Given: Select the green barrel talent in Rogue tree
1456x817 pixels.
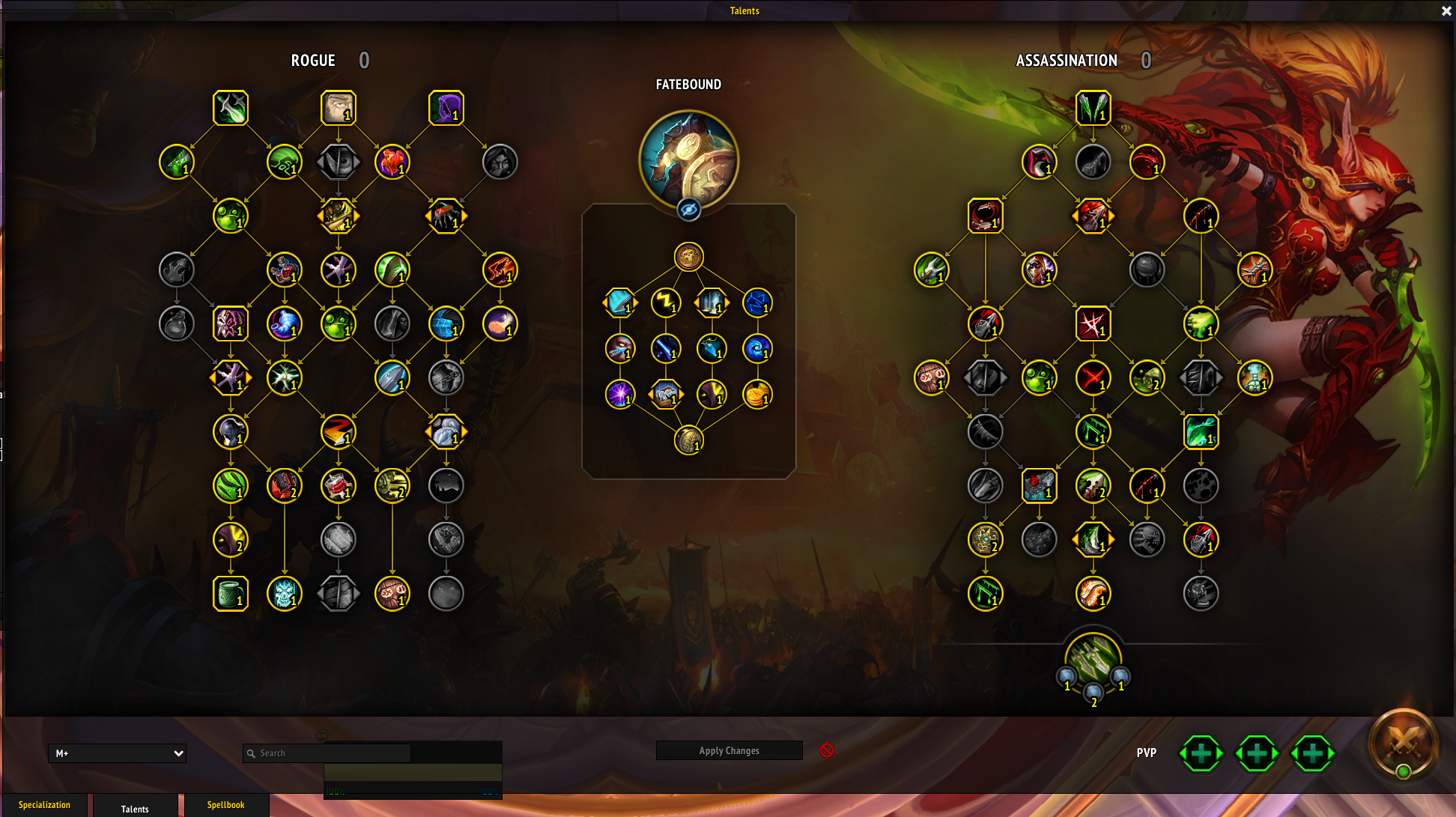Looking at the screenshot, I should pyautogui.click(x=231, y=594).
